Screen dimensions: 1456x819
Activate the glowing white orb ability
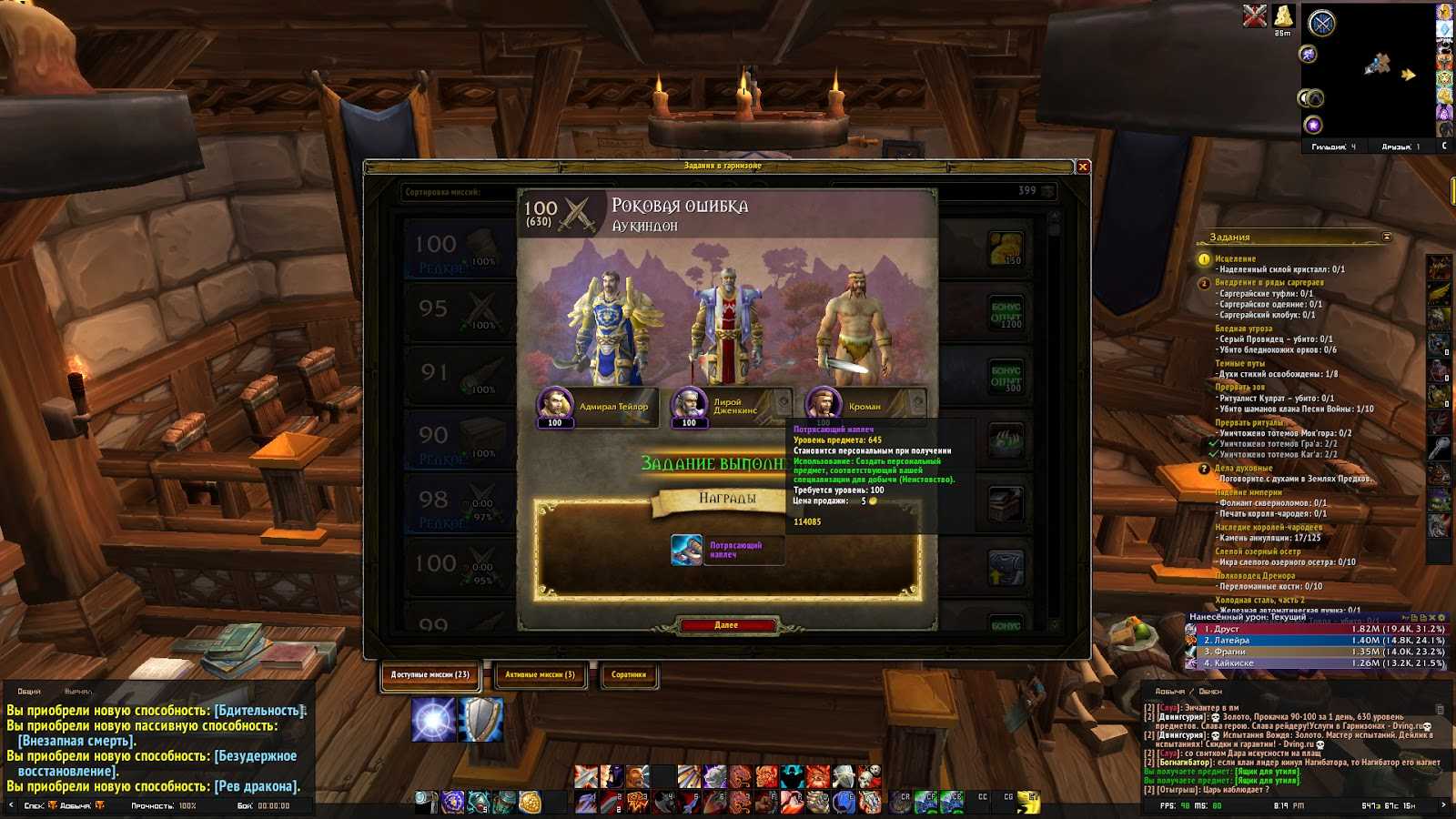(433, 720)
